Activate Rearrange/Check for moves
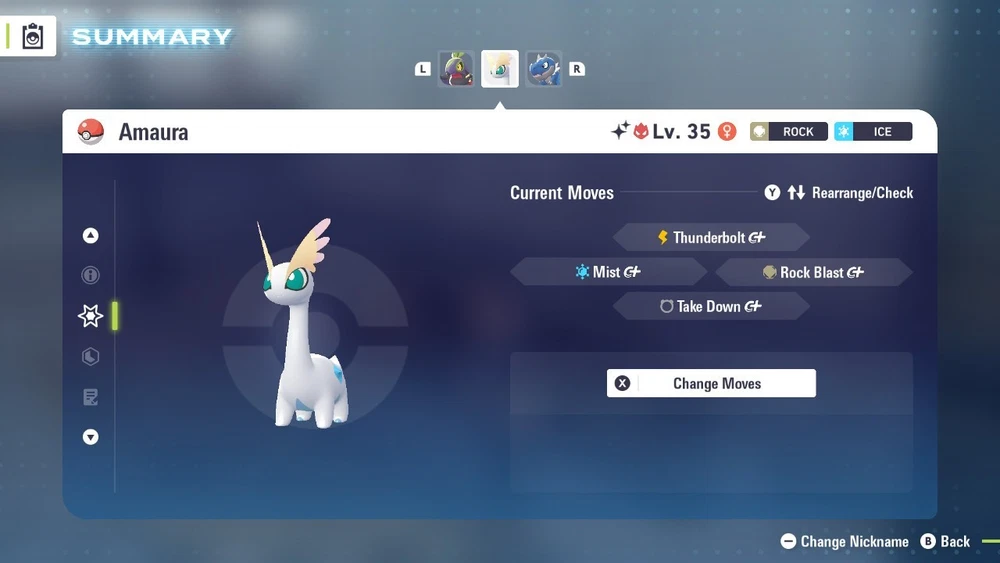The width and height of the screenshot is (1000, 563). [839, 193]
